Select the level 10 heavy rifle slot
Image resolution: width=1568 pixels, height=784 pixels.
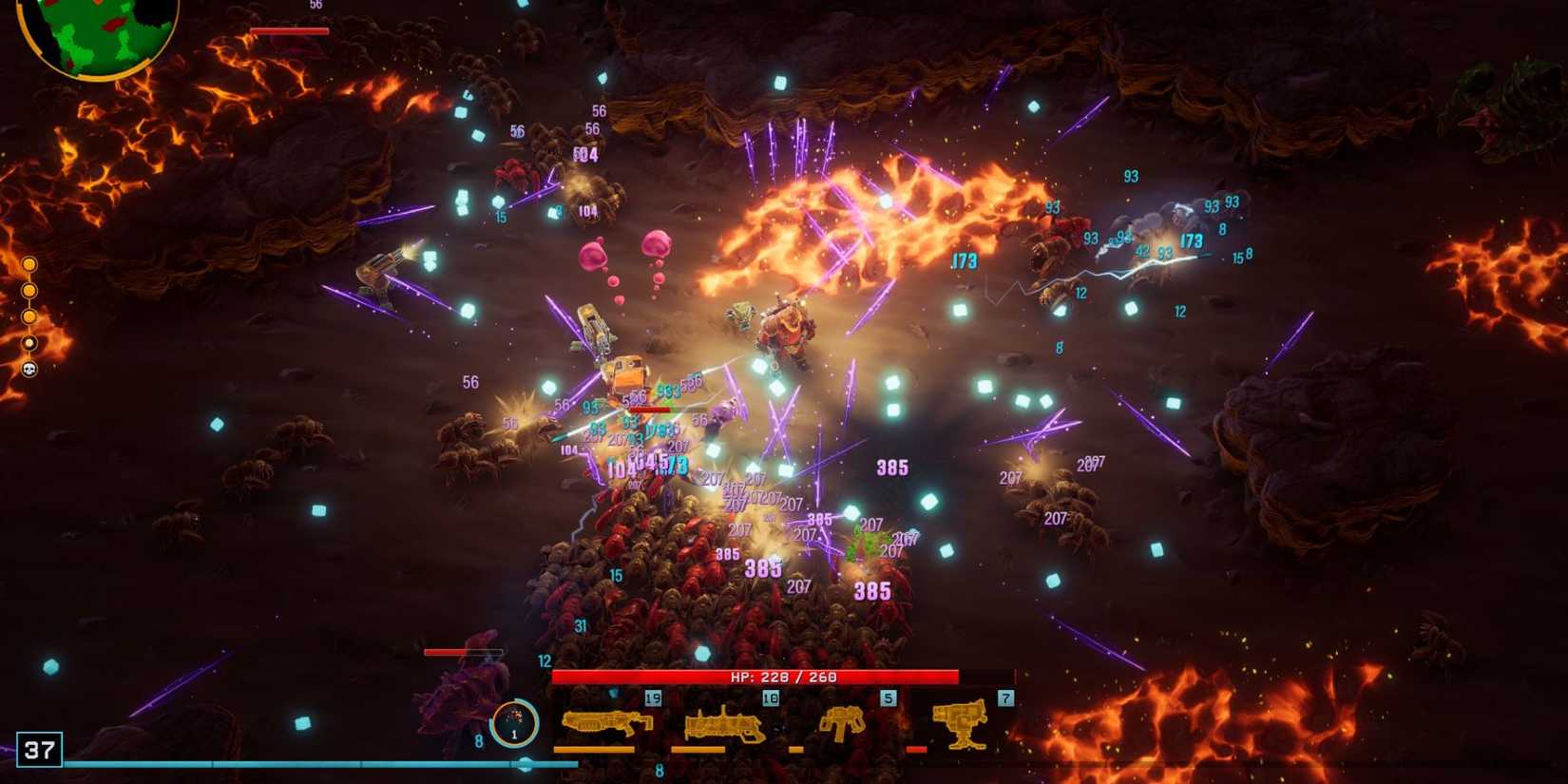724,725
